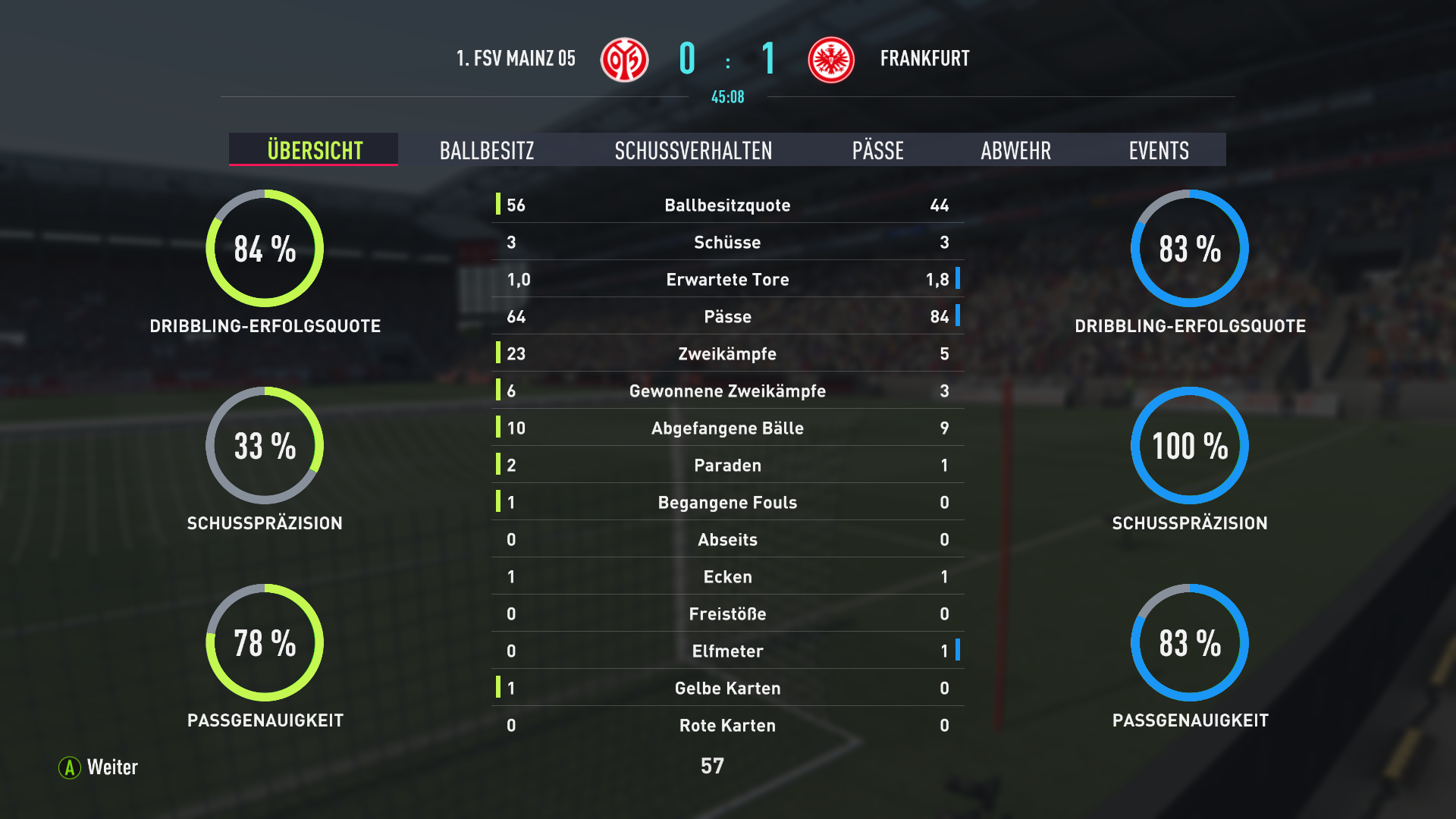Screen dimensions: 1456x819
Task: Select the Übersicht tab
Action: (314, 150)
